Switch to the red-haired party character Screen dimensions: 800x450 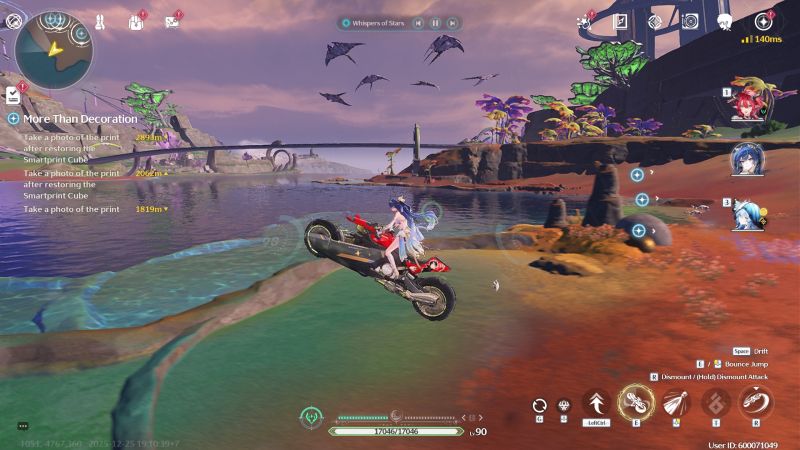pyautogui.click(x=747, y=103)
